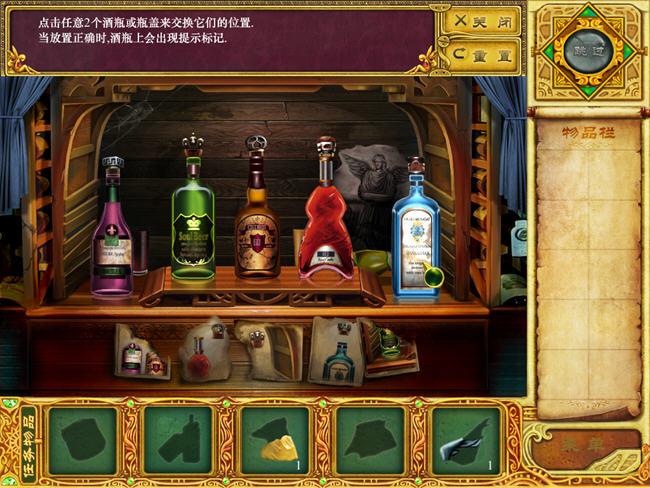Click the bottles silhouette task slot

coord(178,440)
